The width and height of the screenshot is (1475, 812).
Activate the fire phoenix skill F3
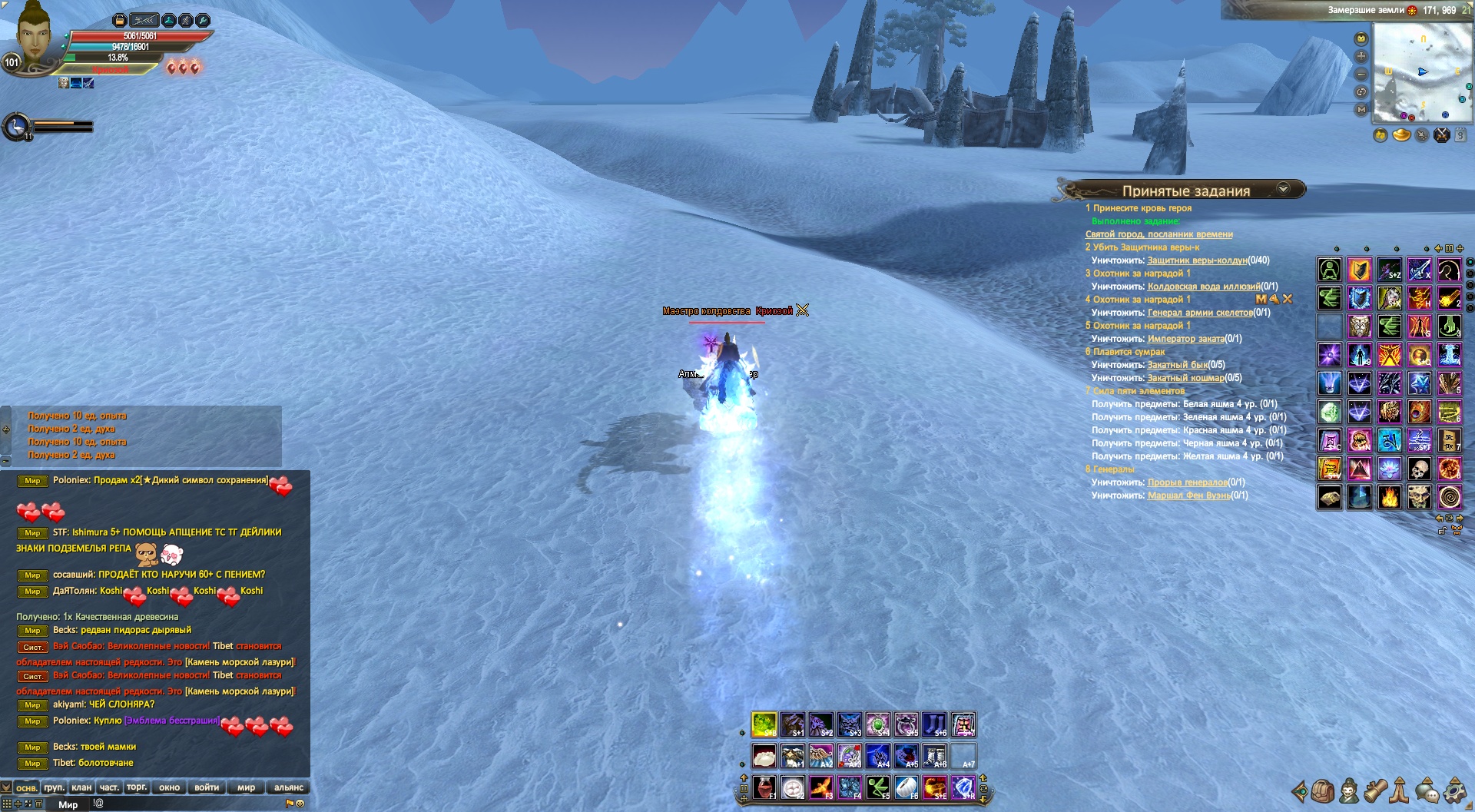(x=820, y=787)
